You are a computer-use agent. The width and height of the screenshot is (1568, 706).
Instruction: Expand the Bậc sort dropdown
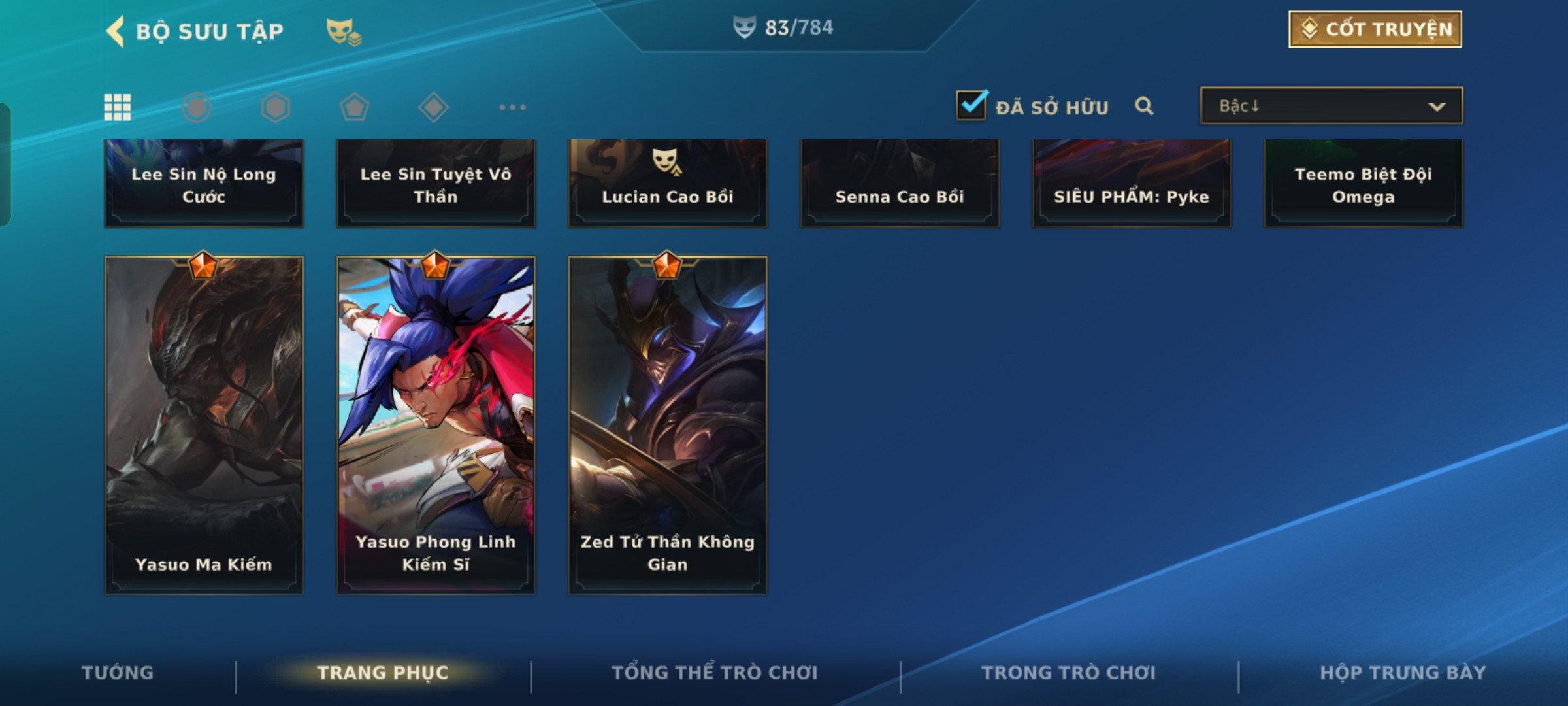click(x=1331, y=106)
